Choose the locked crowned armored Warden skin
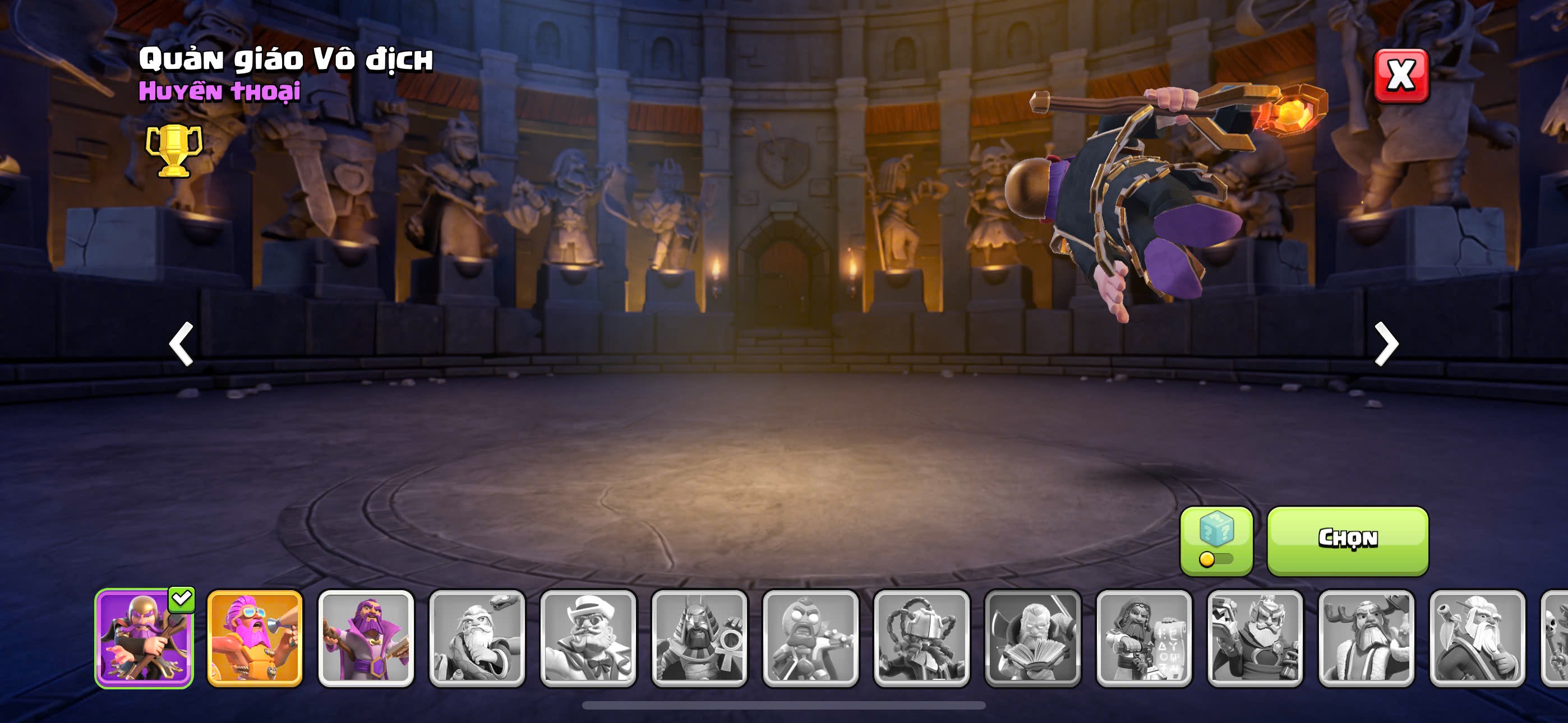 [1255, 638]
